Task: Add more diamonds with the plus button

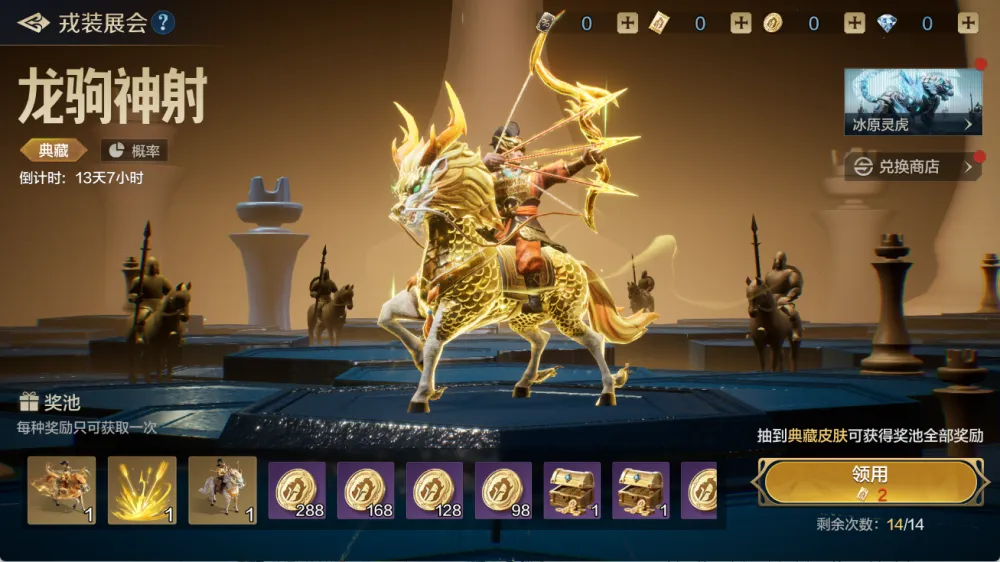Action: [968, 24]
